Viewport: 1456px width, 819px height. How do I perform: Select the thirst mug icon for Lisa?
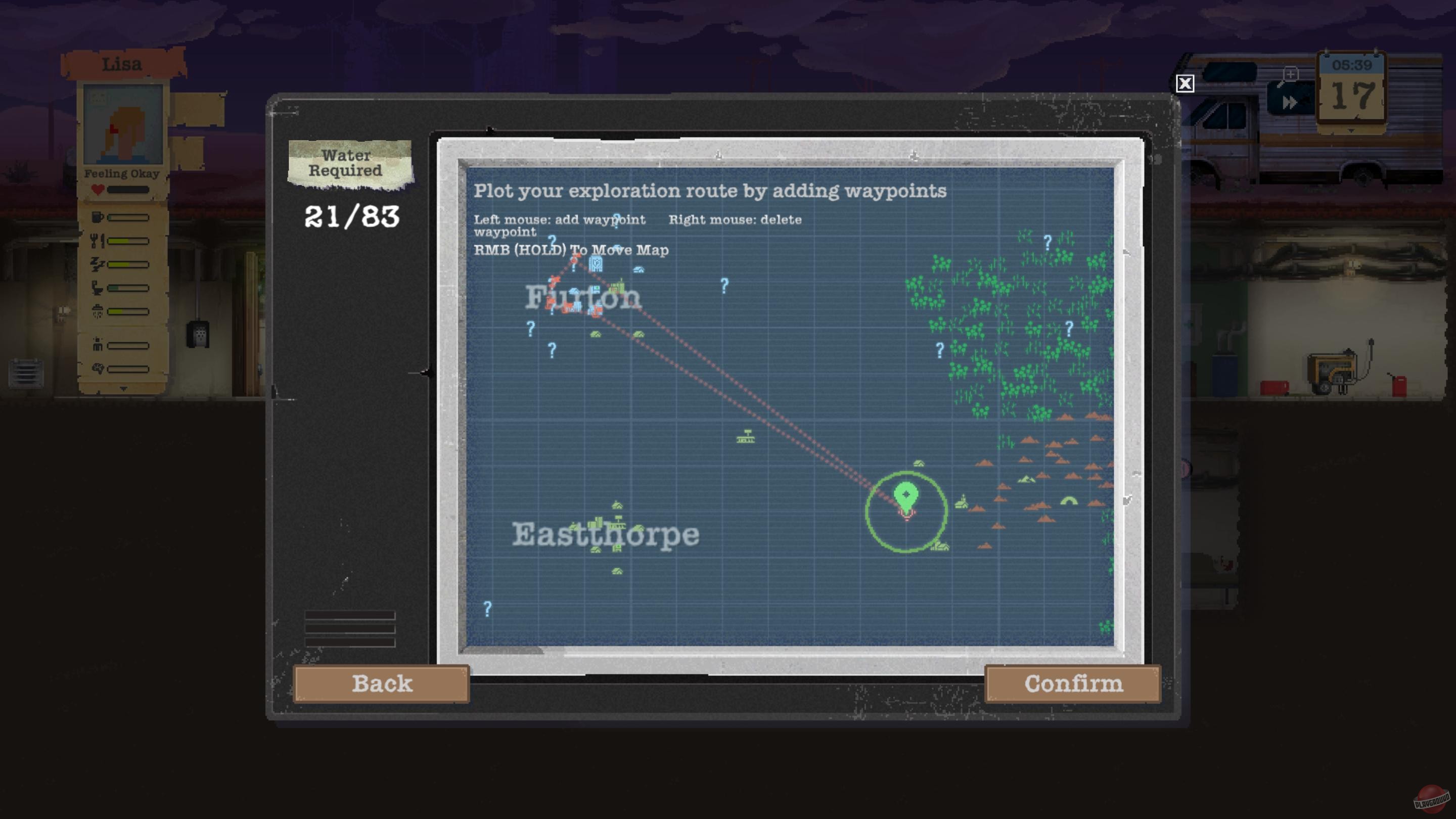pos(97,217)
